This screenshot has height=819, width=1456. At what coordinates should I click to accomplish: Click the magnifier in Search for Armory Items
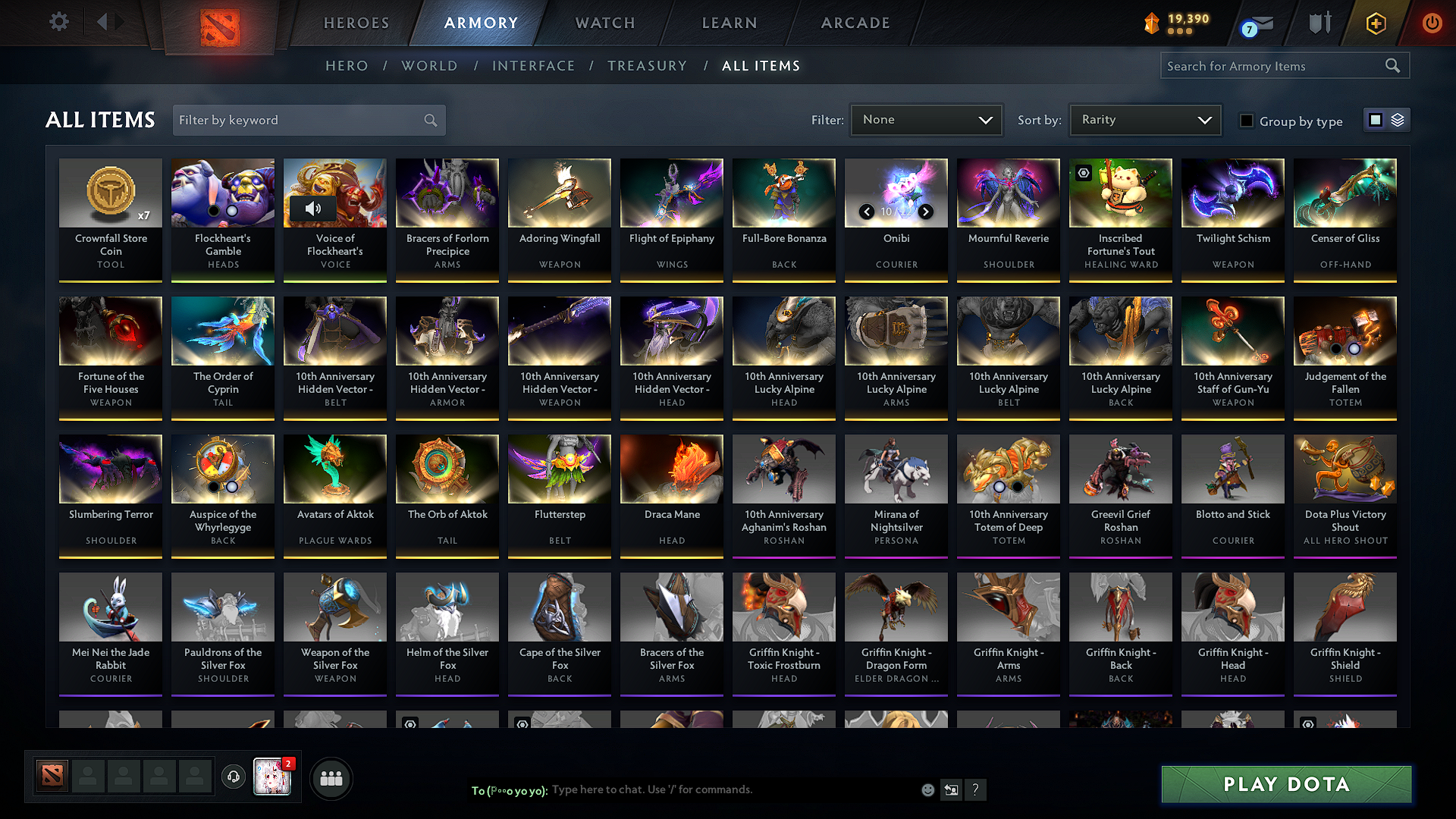tap(1393, 65)
